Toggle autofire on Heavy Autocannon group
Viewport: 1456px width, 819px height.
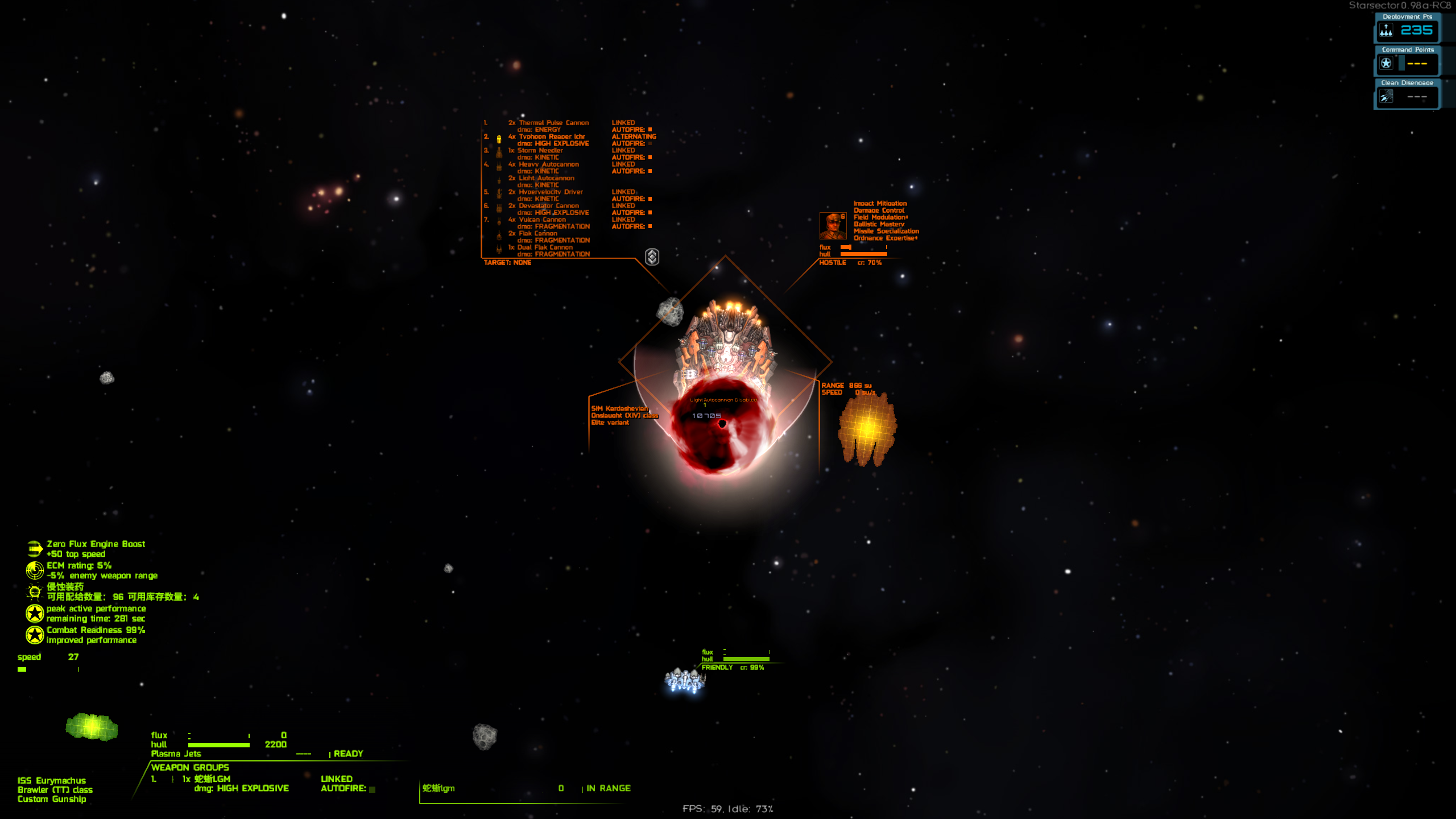[x=650, y=171]
